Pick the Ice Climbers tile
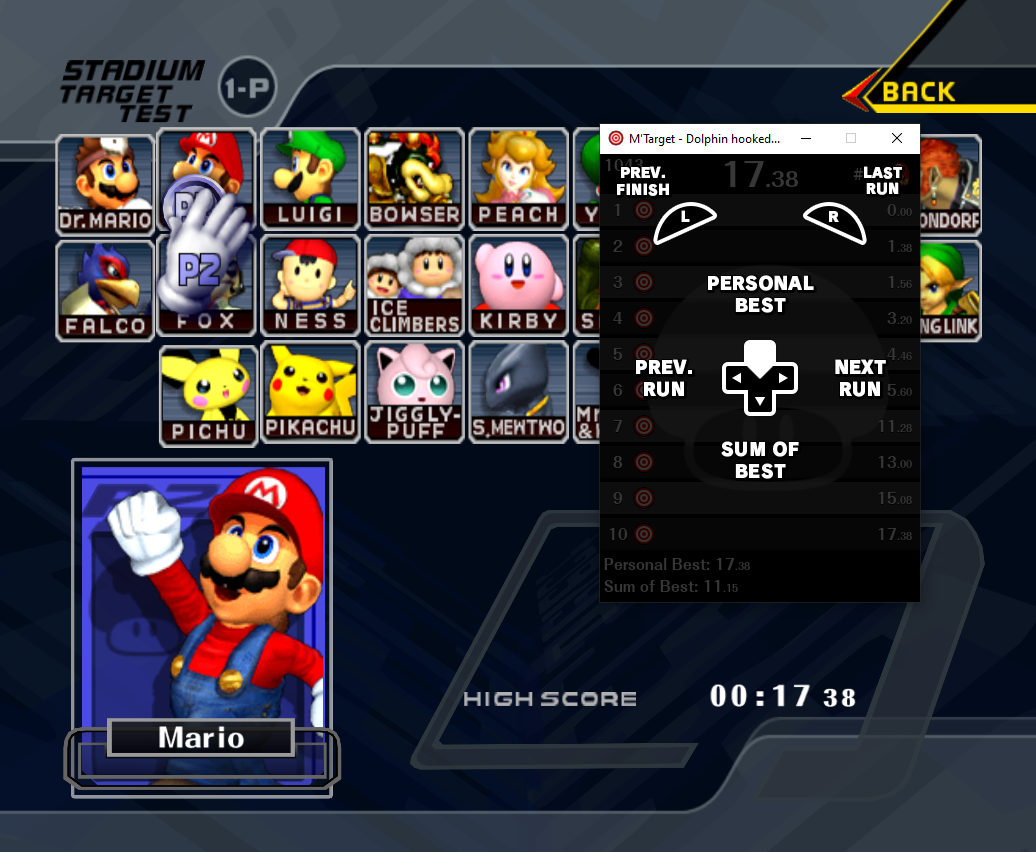Viewport: 1036px width, 852px height. click(414, 286)
